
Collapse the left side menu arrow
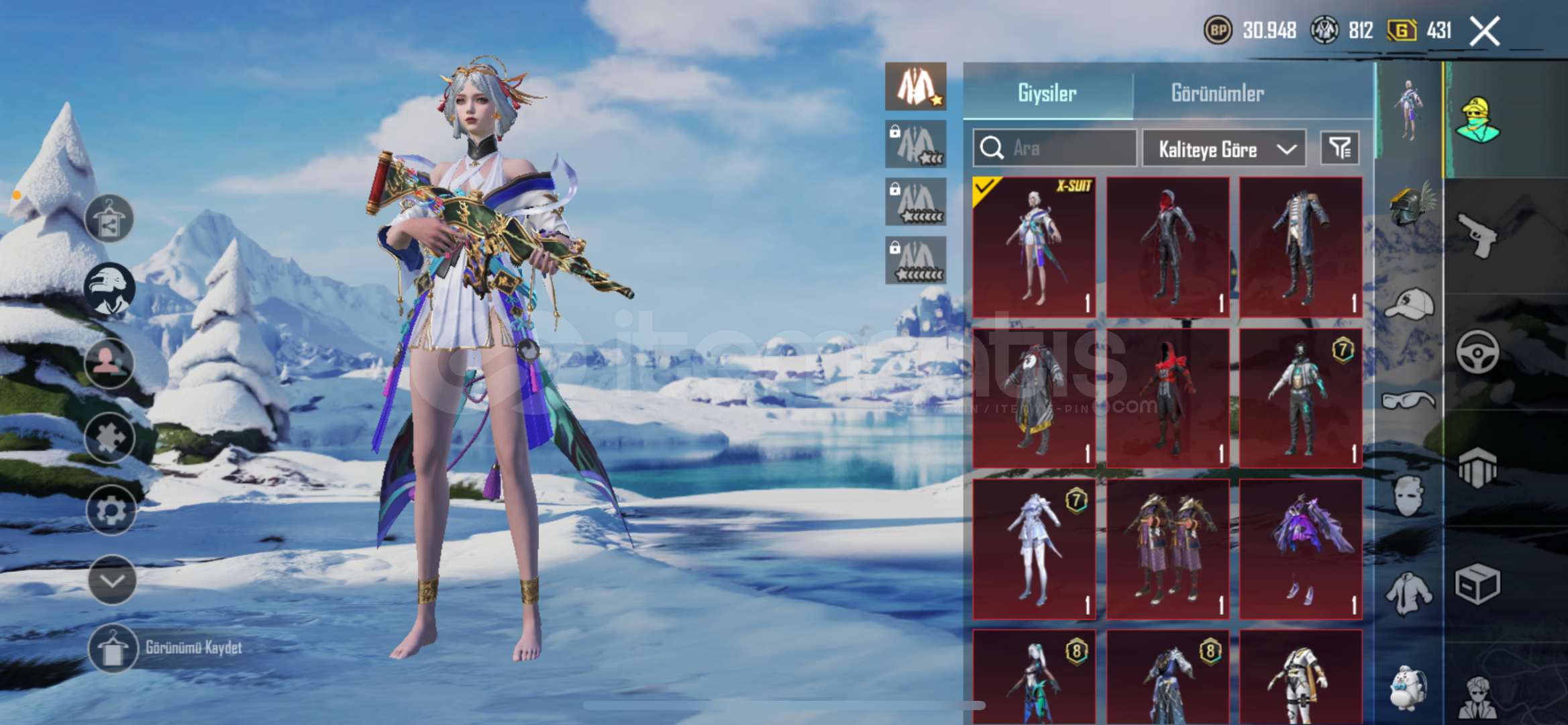111,580
